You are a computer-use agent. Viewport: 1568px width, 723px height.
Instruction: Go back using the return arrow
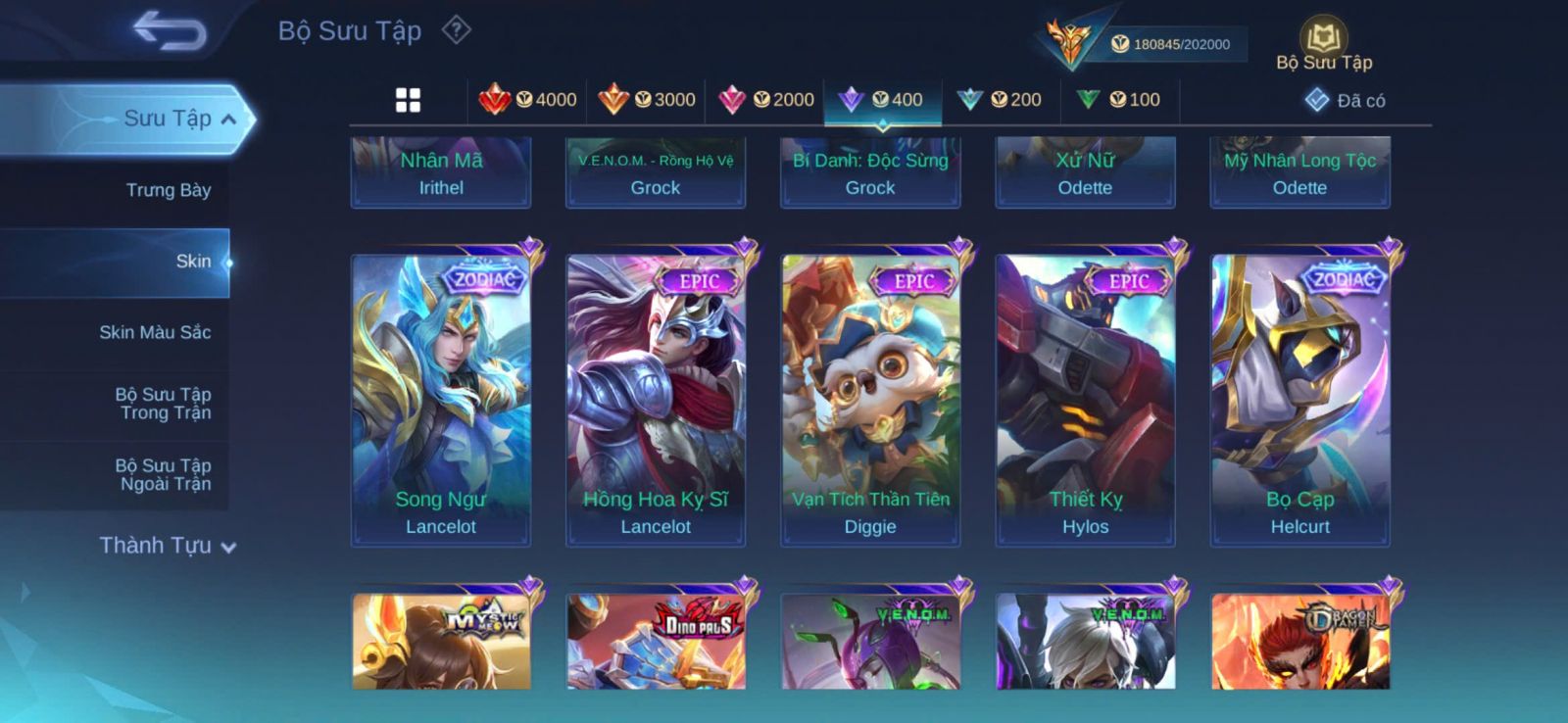(x=170, y=30)
